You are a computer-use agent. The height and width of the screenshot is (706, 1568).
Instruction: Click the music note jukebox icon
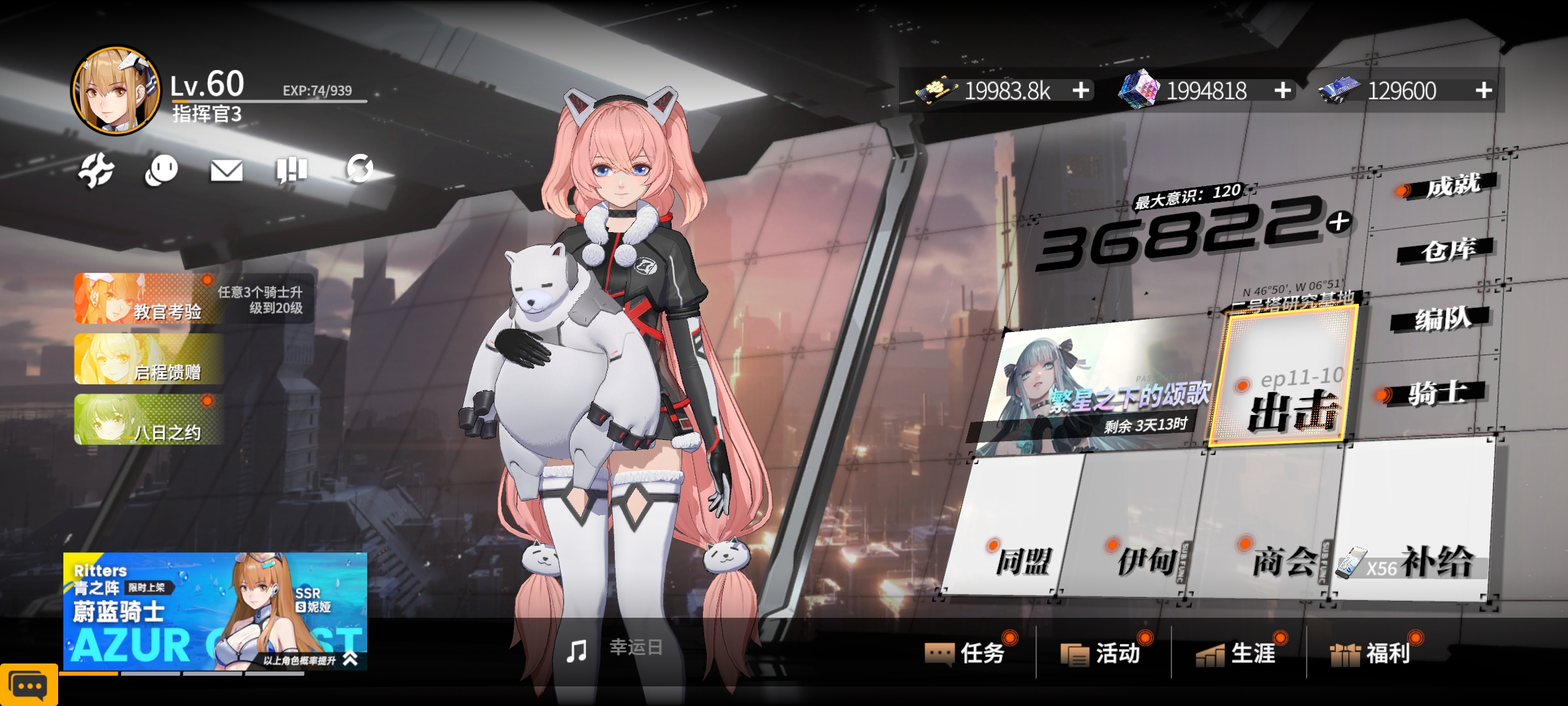576,650
